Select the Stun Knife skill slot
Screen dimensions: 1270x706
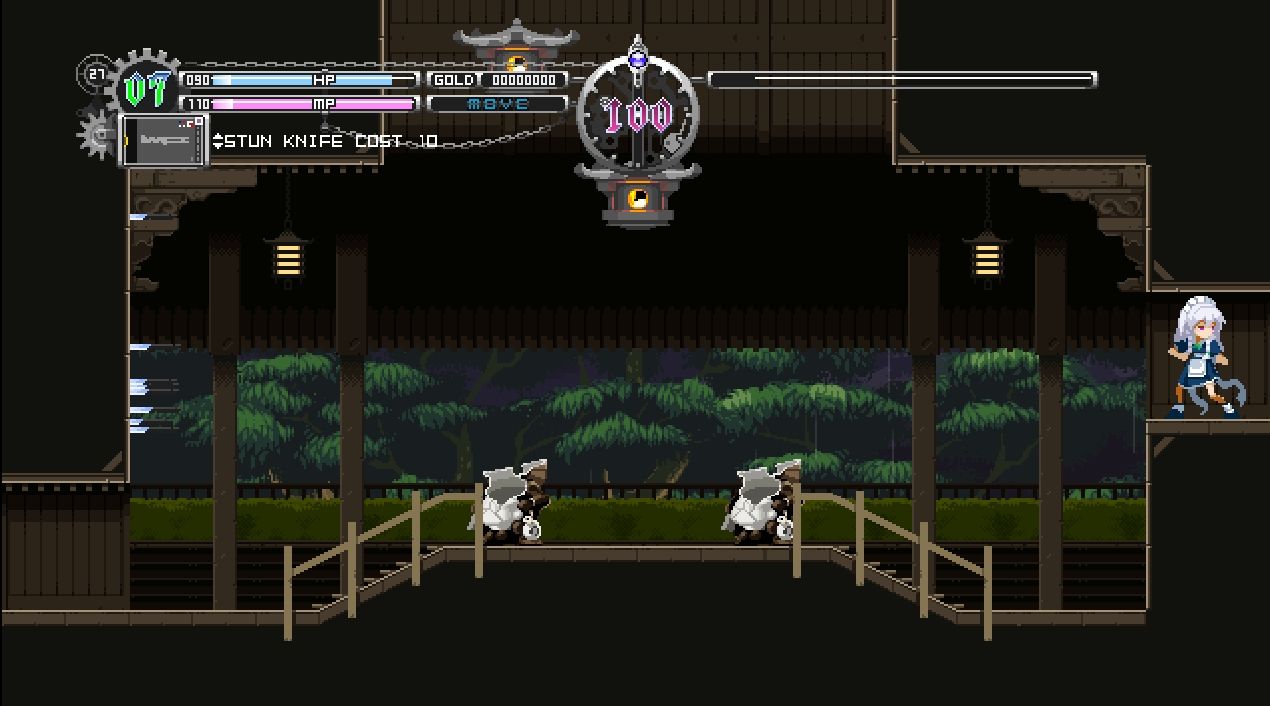[x=163, y=140]
